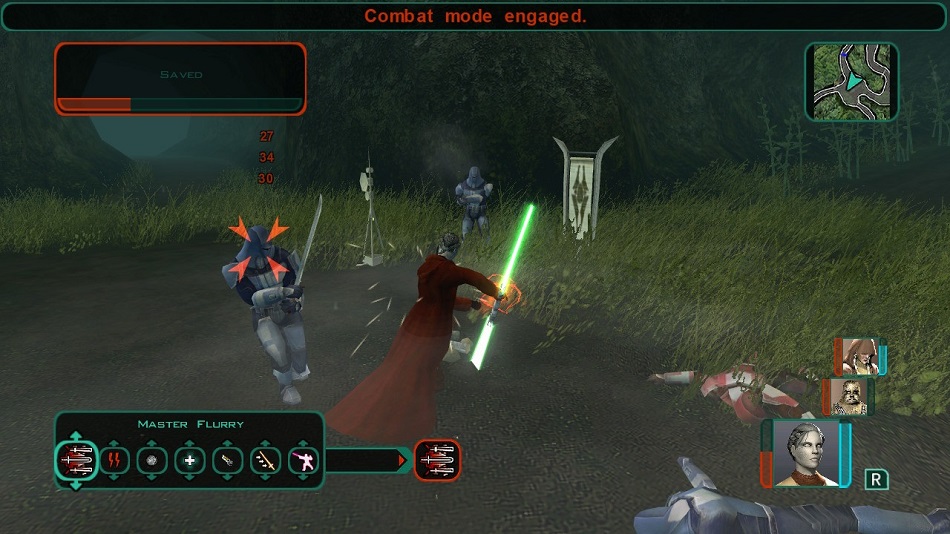Select the small stimulant item slot

(228, 461)
